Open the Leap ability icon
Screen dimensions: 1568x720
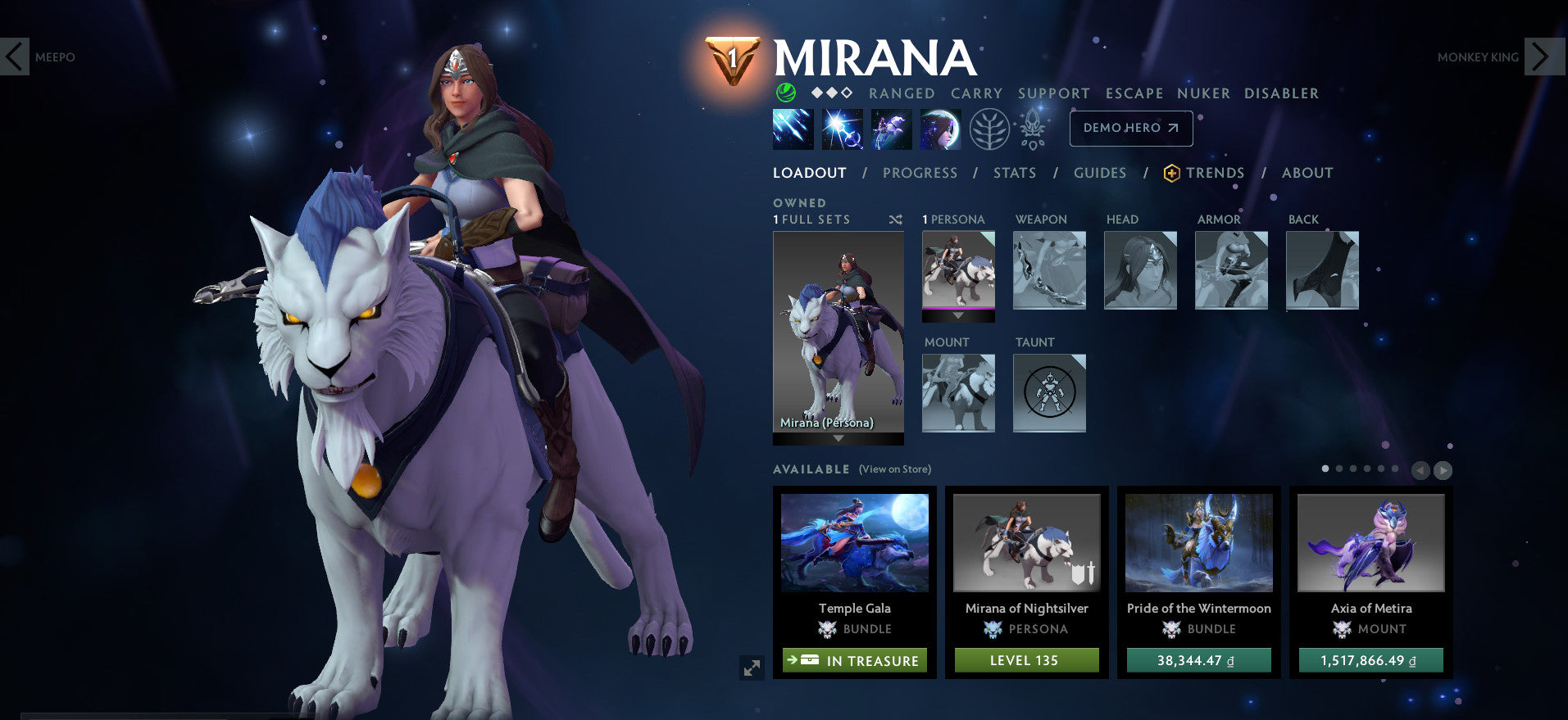click(891, 129)
